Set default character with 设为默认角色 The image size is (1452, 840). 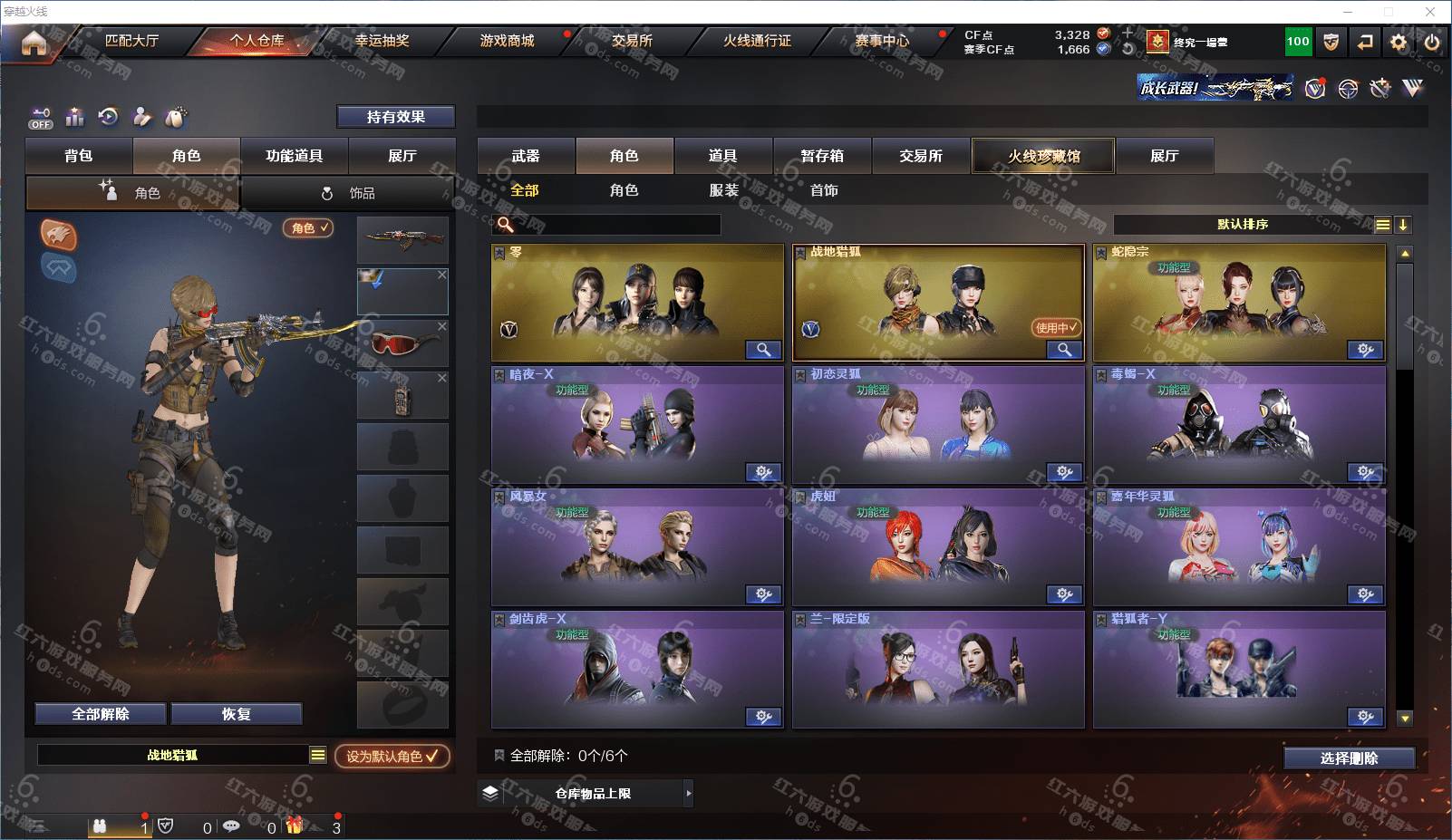(x=392, y=756)
